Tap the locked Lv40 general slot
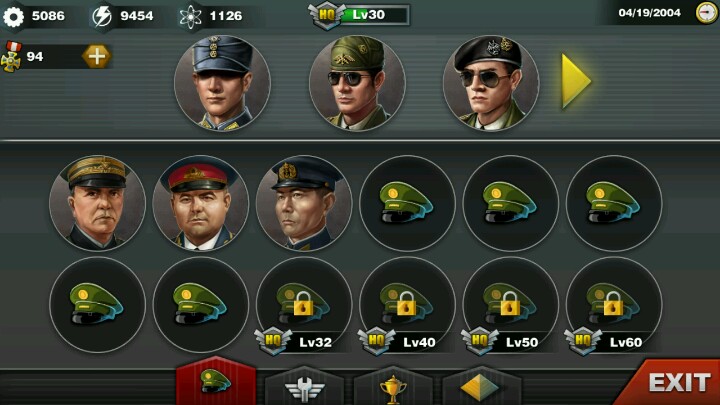This screenshot has width=720, height=405. point(407,303)
